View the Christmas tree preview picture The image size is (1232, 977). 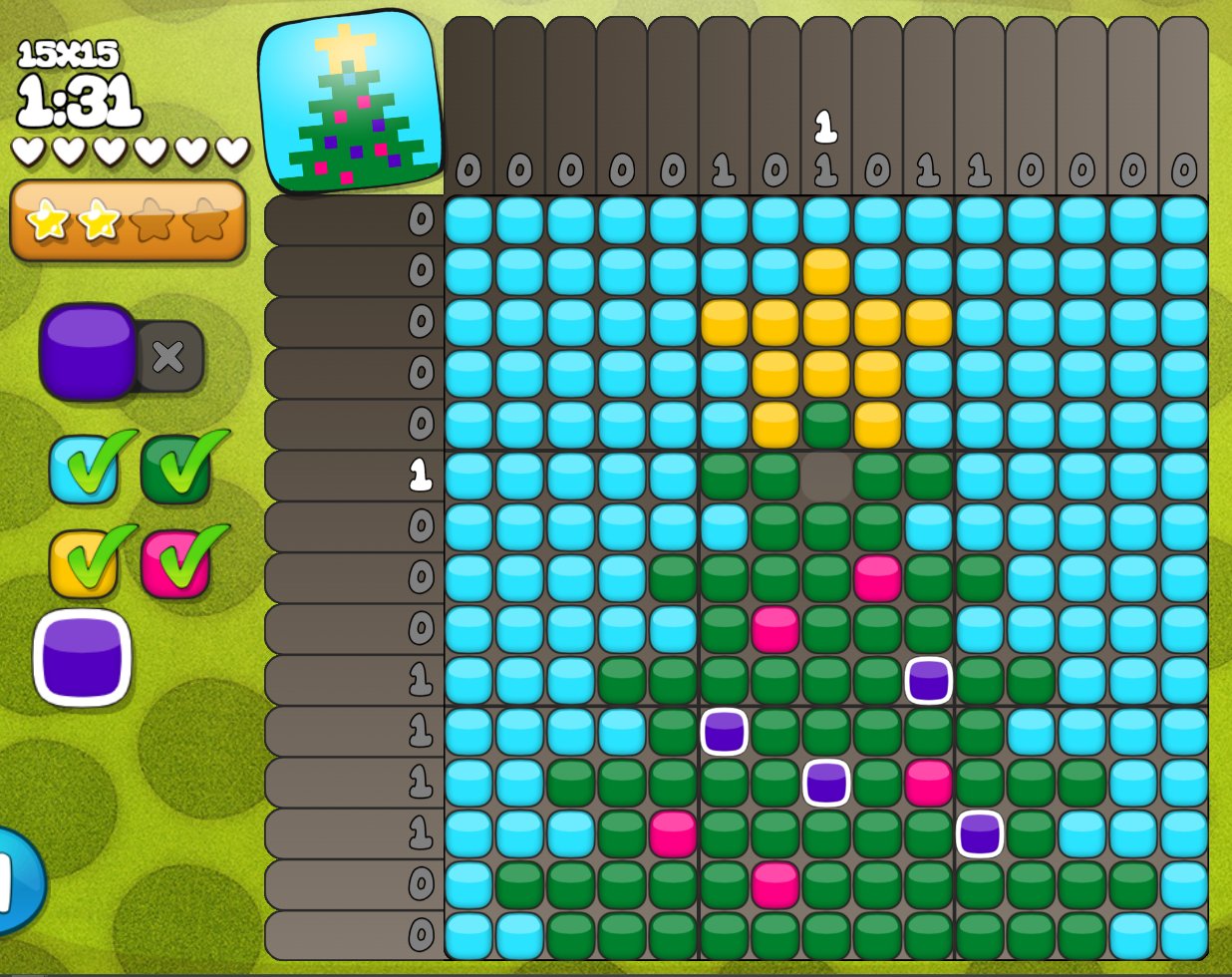point(350,103)
